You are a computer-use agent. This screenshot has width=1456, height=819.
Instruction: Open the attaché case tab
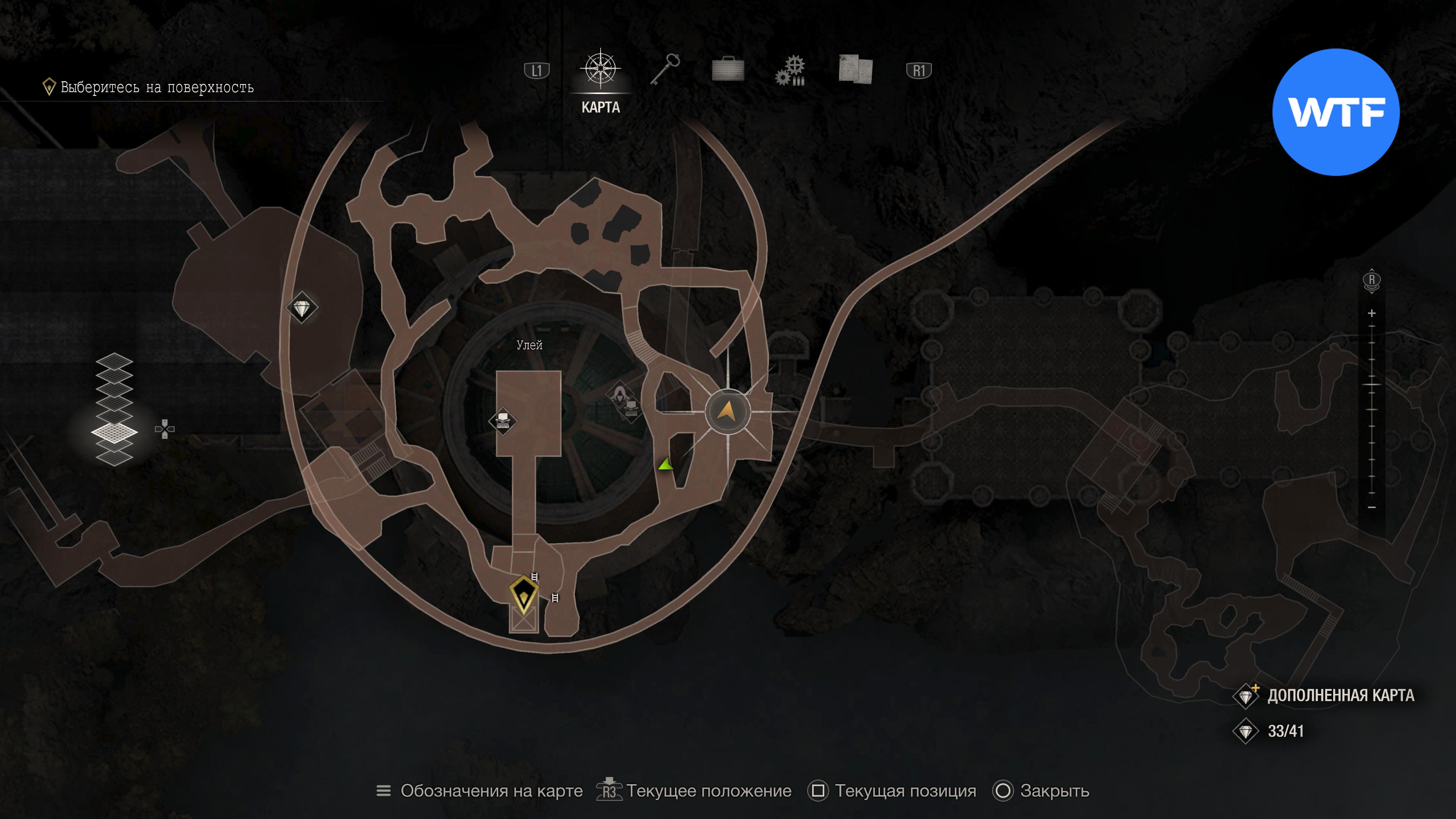tap(728, 69)
